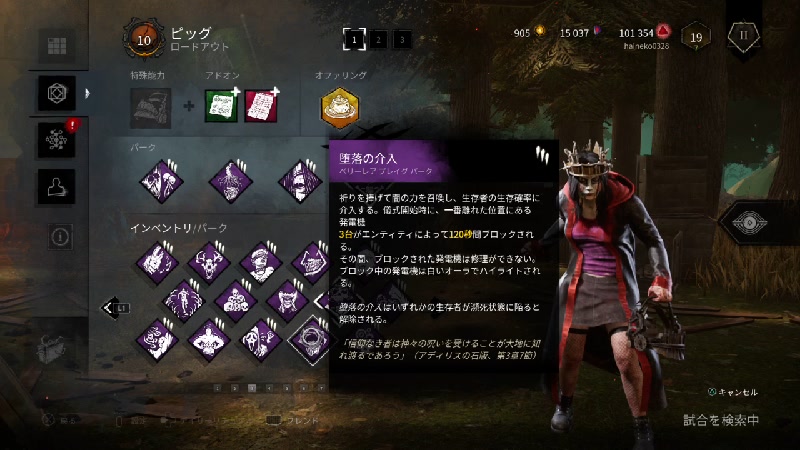Switch to loadout preset 1
800x450 pixels.
pyautogui.click(x=353, y=39)
